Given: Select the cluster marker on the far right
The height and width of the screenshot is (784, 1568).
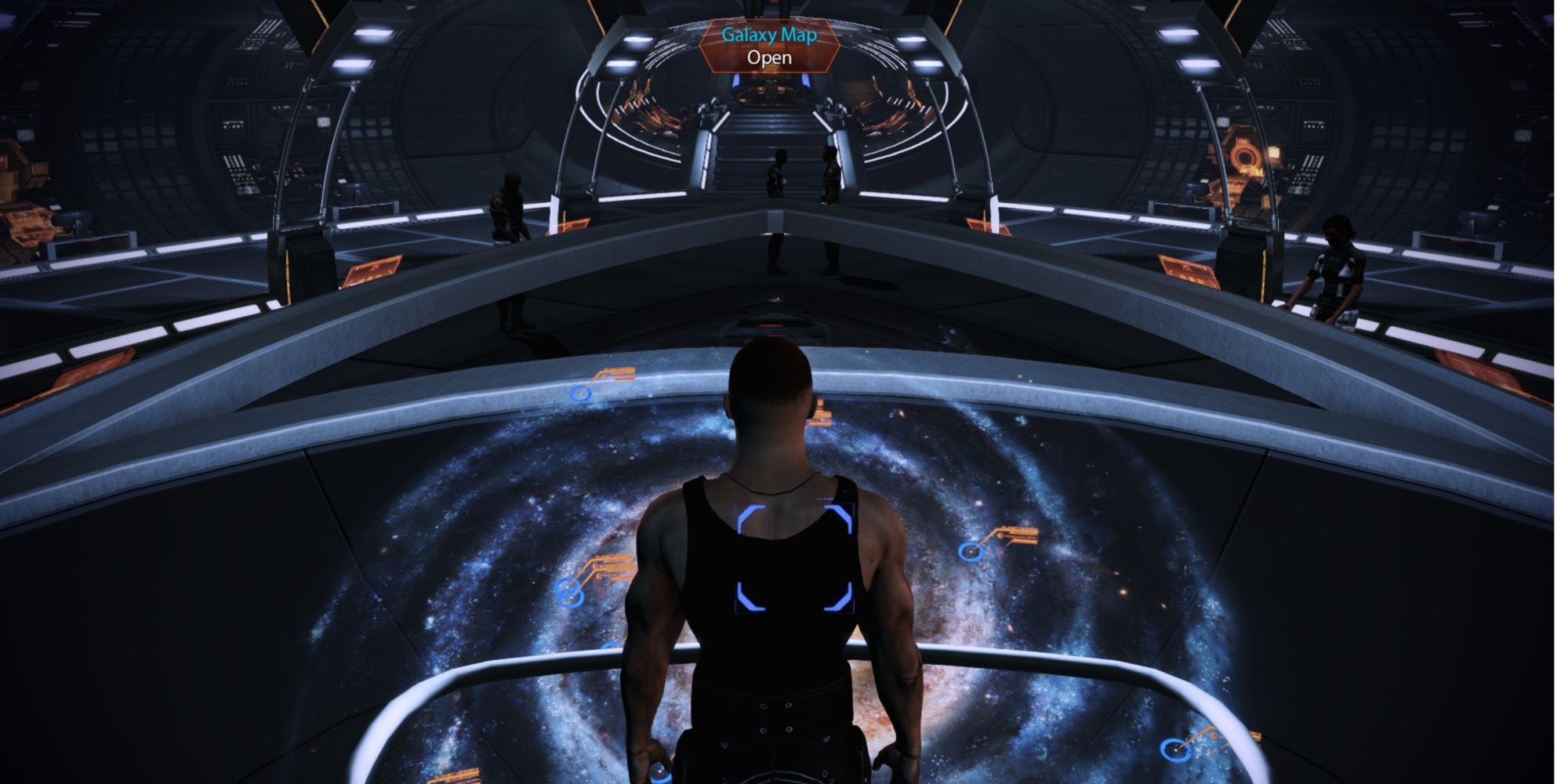Looking at the screenshot, I should 972,552.
